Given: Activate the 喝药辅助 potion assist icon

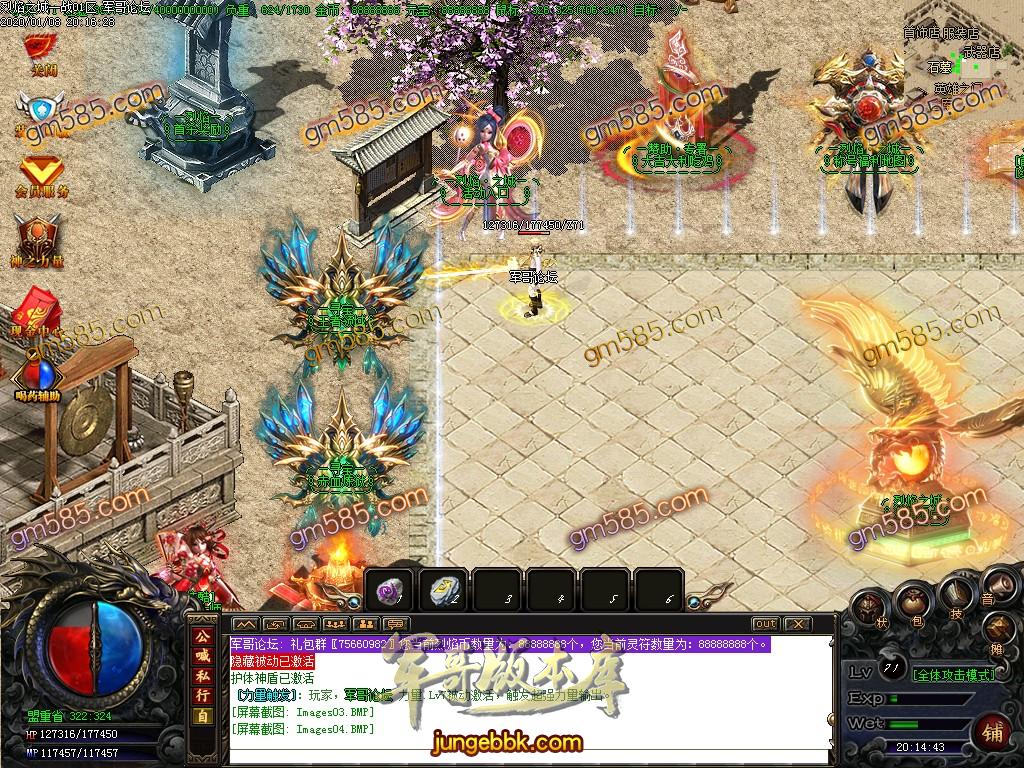Looking at the screenshot, I should [38, 378].
